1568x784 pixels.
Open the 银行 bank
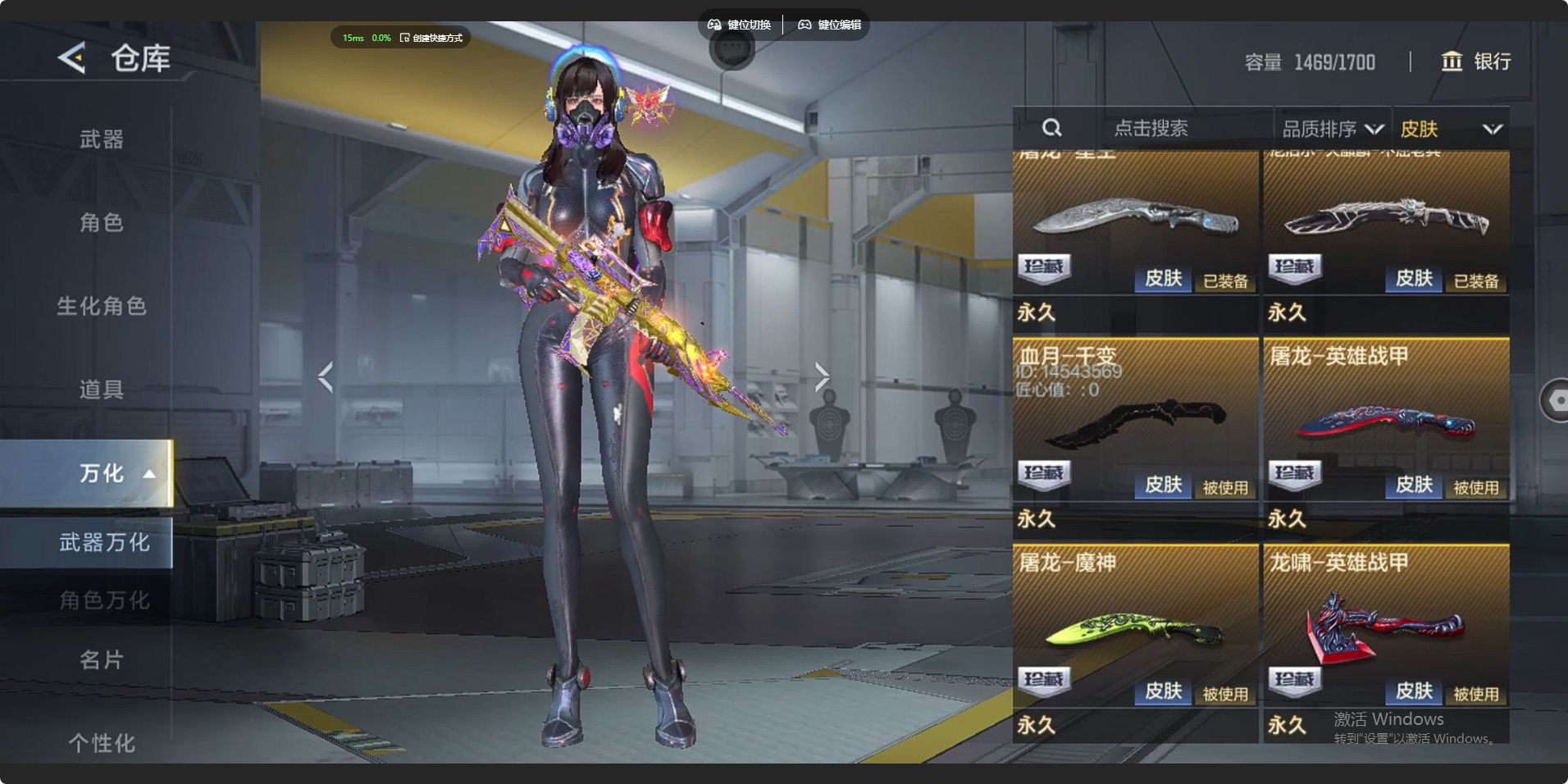1477,62
